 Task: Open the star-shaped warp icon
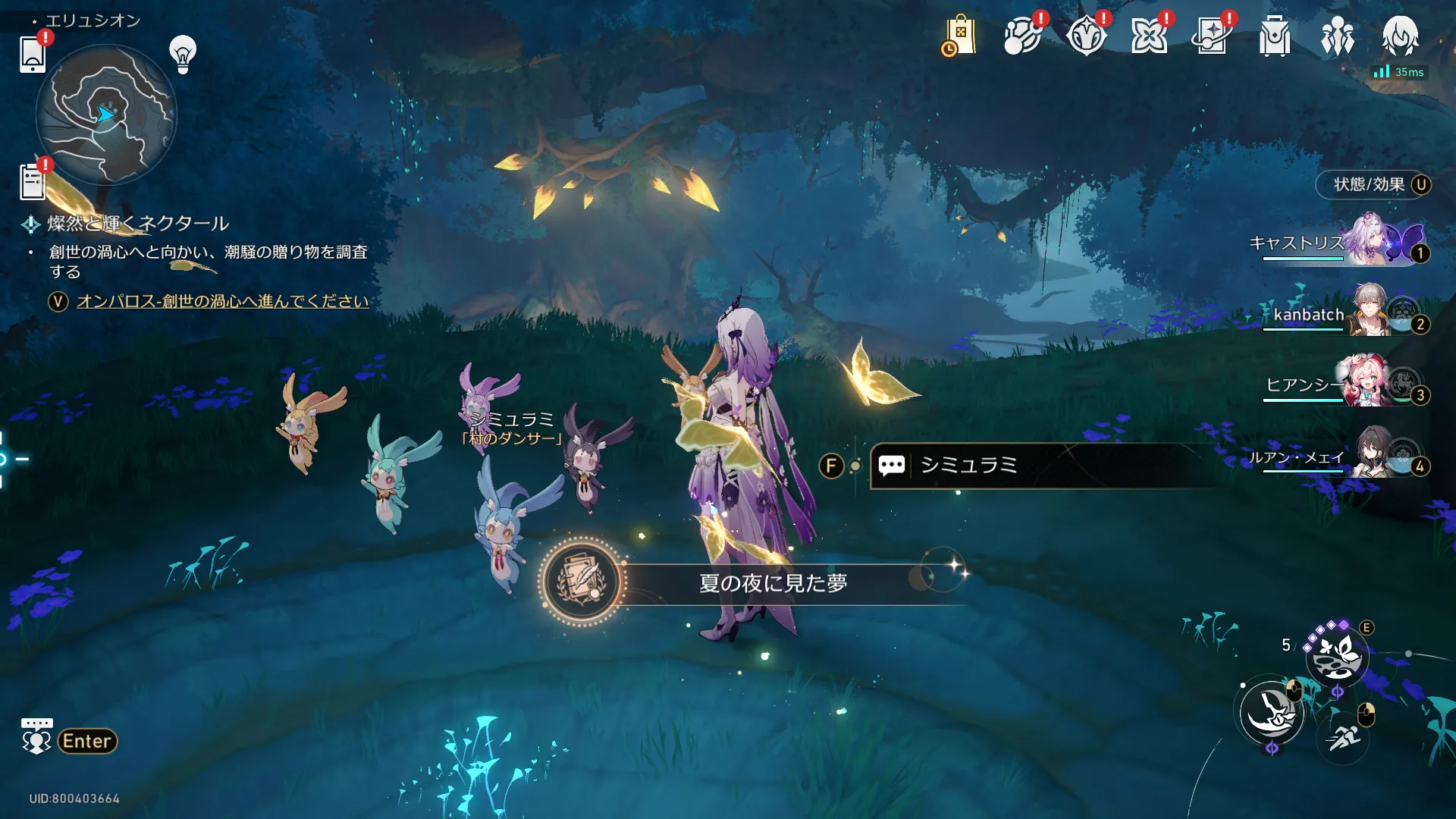click(1148, 36)
